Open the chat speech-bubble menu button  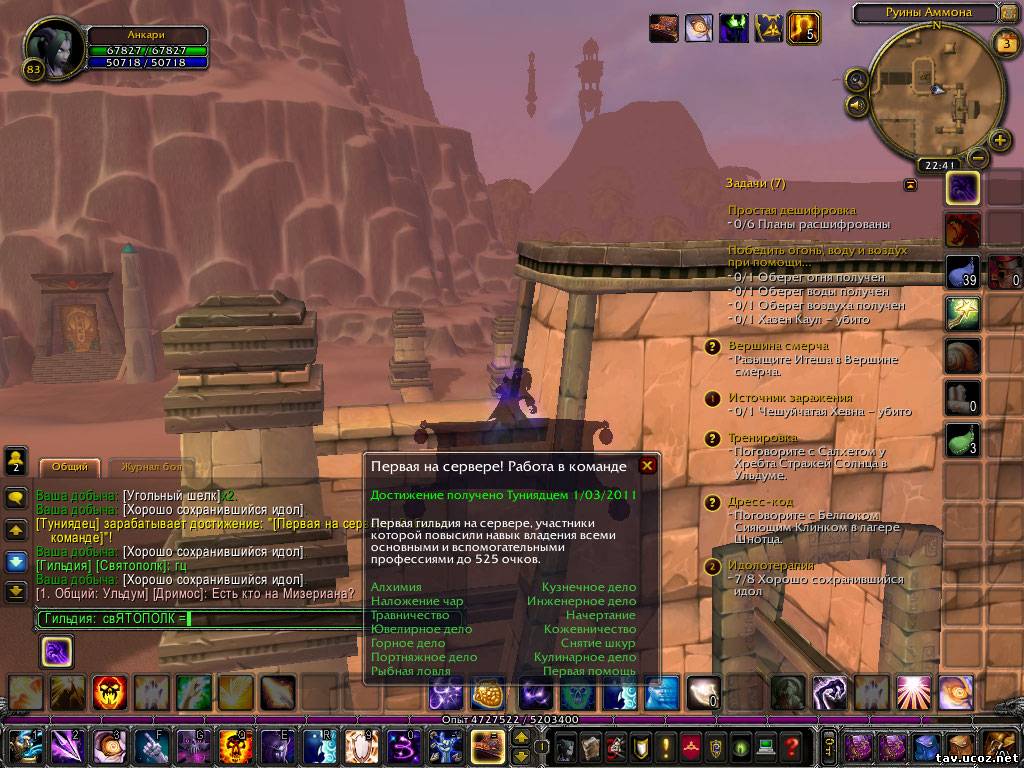16,497
